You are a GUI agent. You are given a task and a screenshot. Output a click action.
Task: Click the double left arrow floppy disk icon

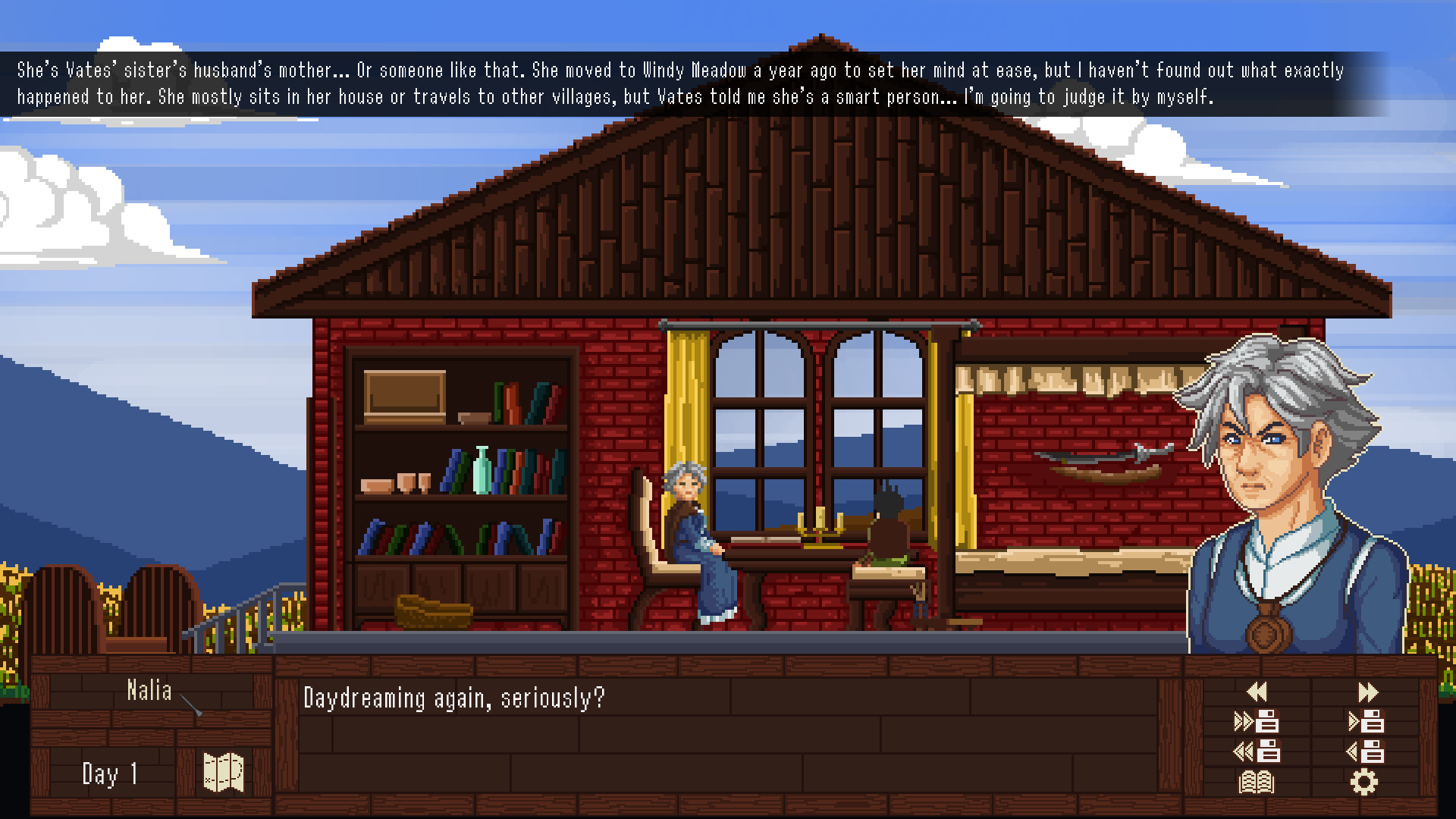(1257, 752)
